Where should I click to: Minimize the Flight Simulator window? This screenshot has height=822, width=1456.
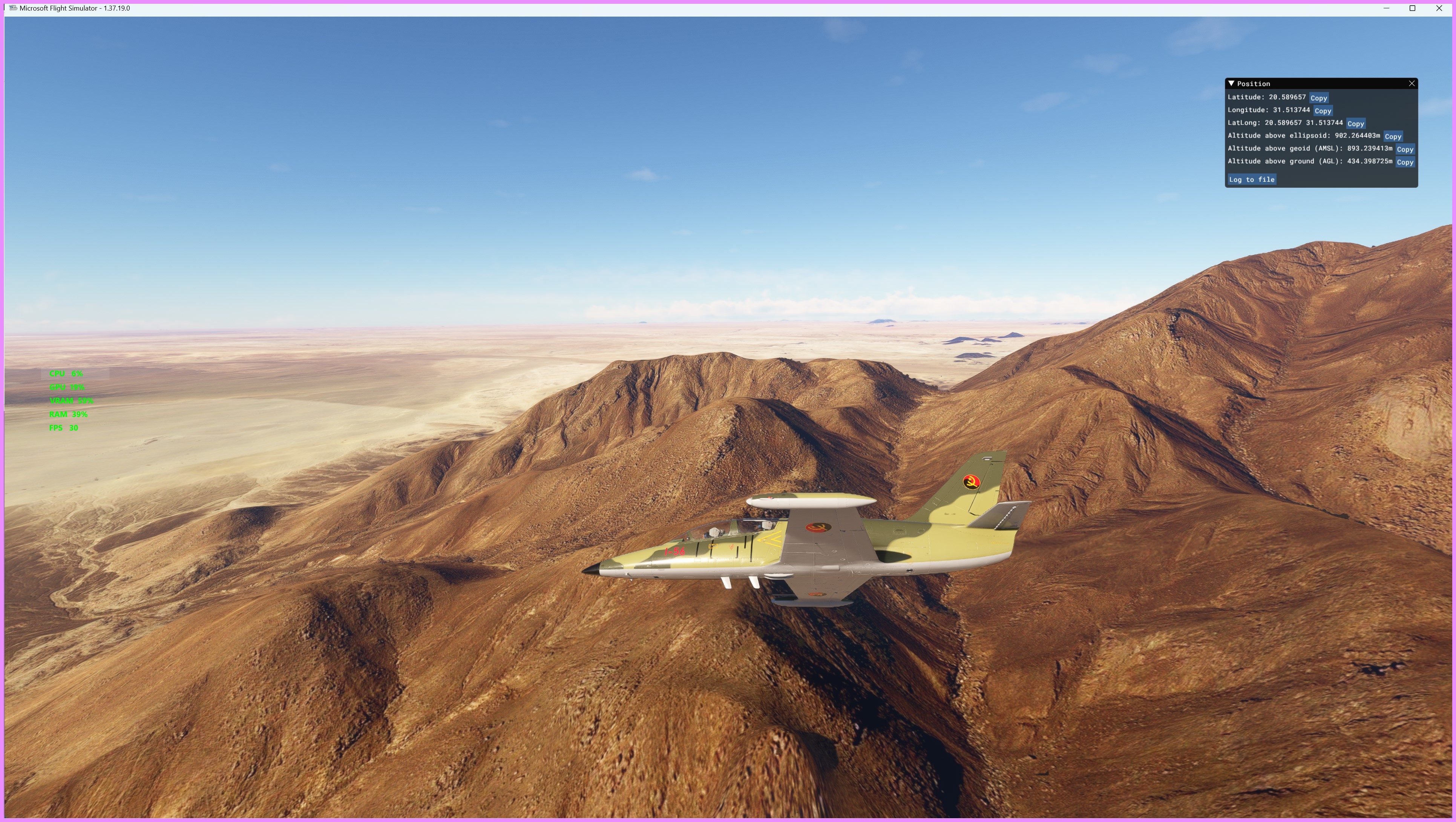click(x=1386, y=8)
